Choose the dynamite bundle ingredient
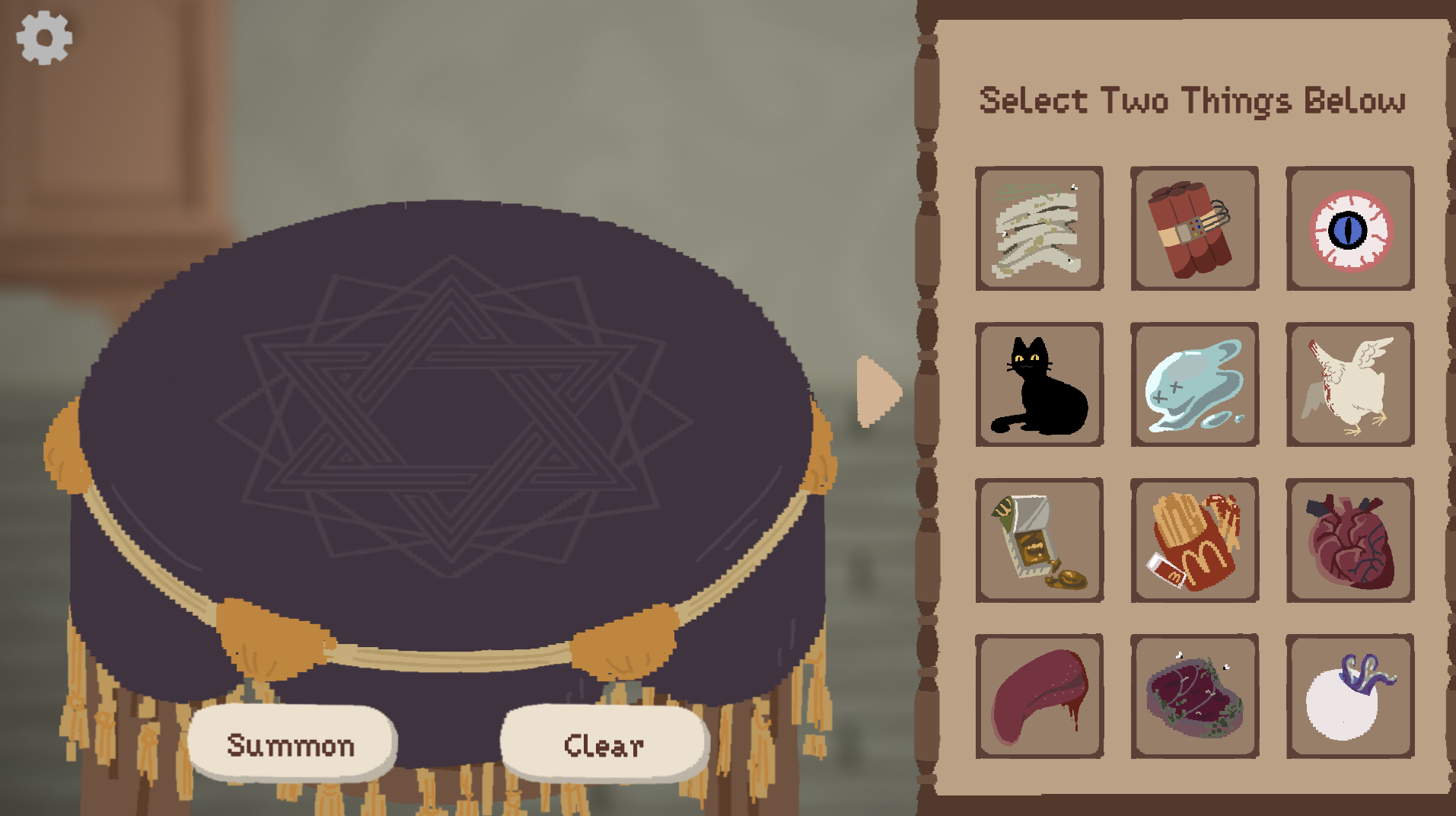Image resolution: width=1456 pixels, height=816 pixels. coord(1194,228)
